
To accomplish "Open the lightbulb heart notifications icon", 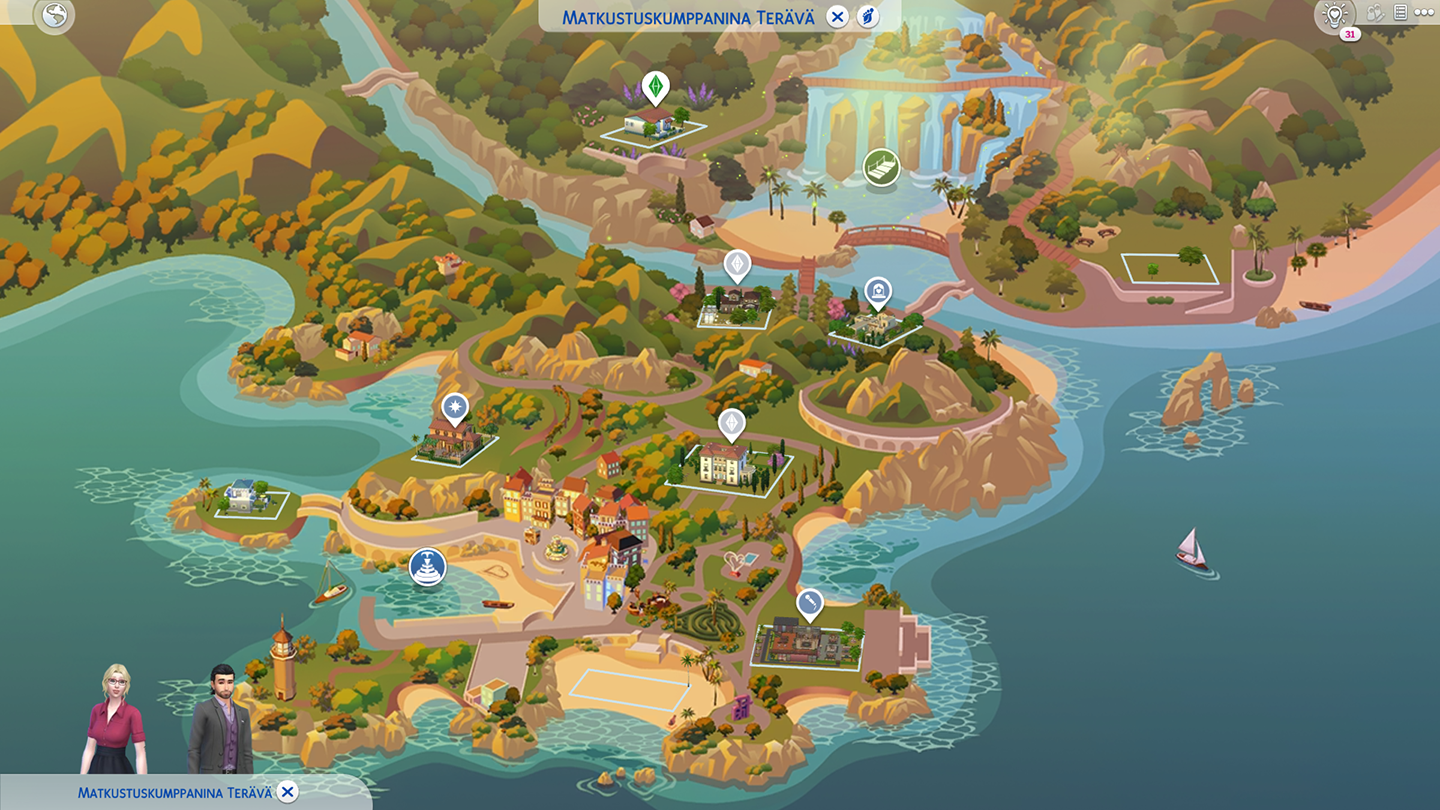I will (1334, 14).
